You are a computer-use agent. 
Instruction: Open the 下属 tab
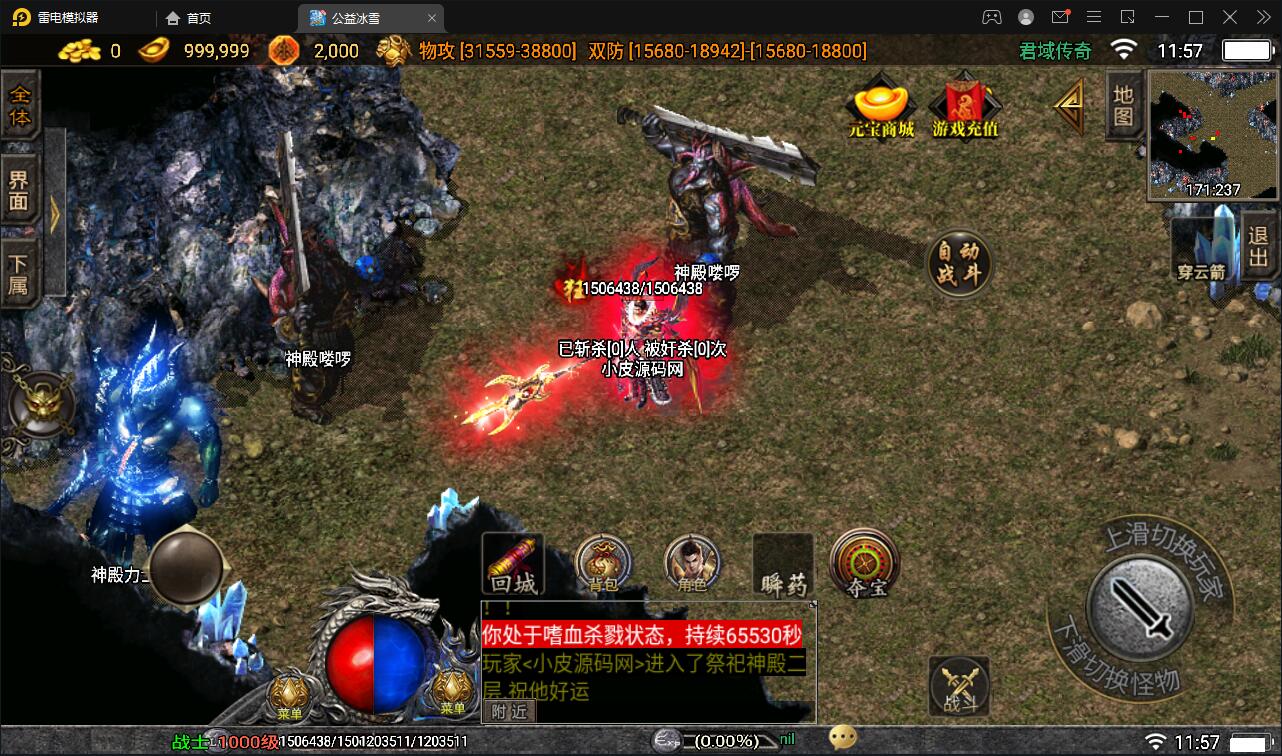pyautogui.click(x=20, y=274)
